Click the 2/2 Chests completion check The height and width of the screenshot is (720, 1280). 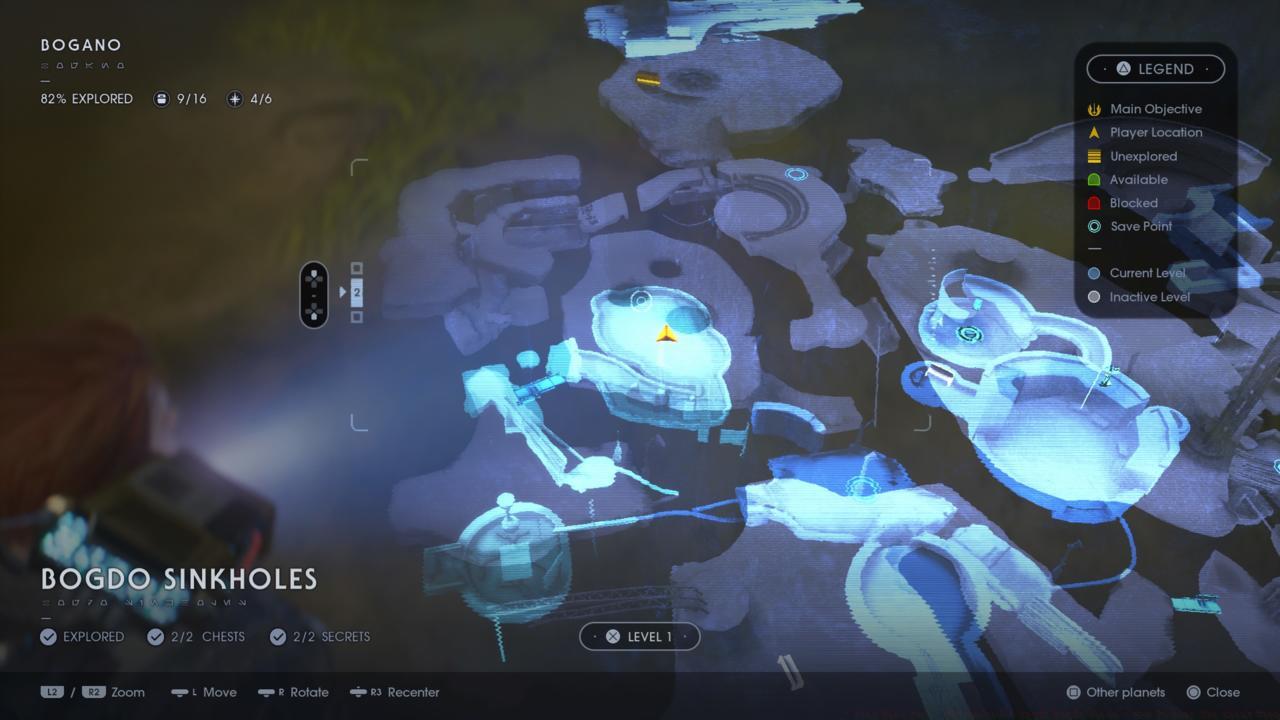point(155,636)
